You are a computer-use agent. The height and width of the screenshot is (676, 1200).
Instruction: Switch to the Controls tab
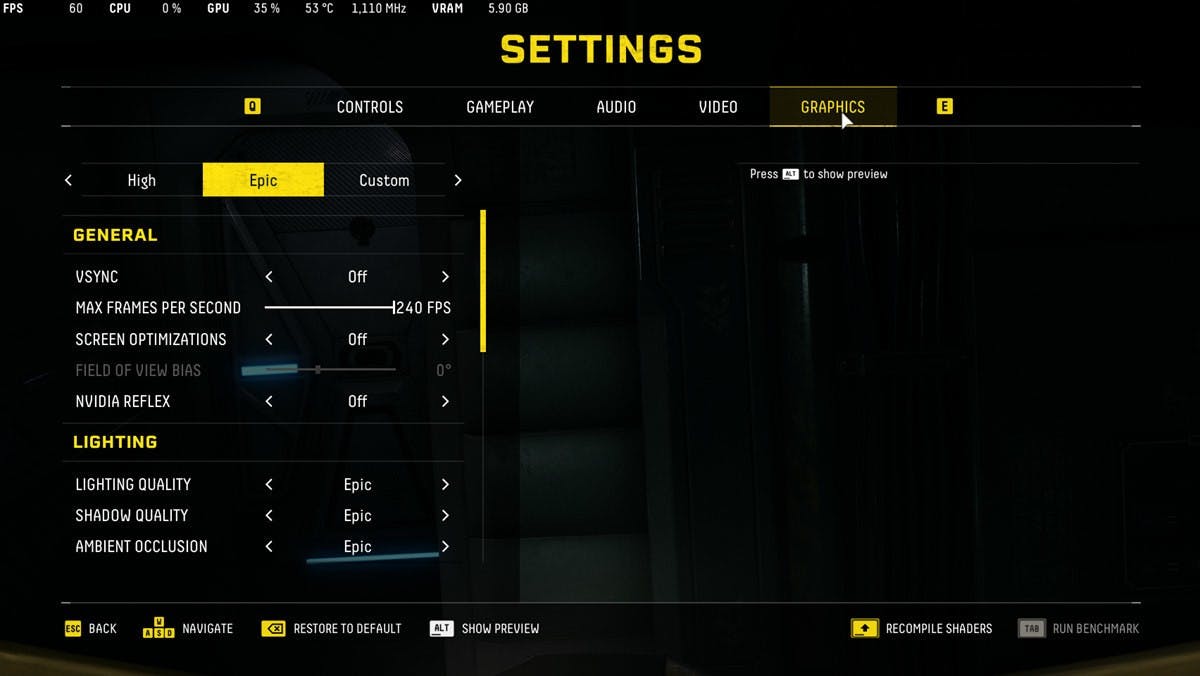click(x=369, y=107)
